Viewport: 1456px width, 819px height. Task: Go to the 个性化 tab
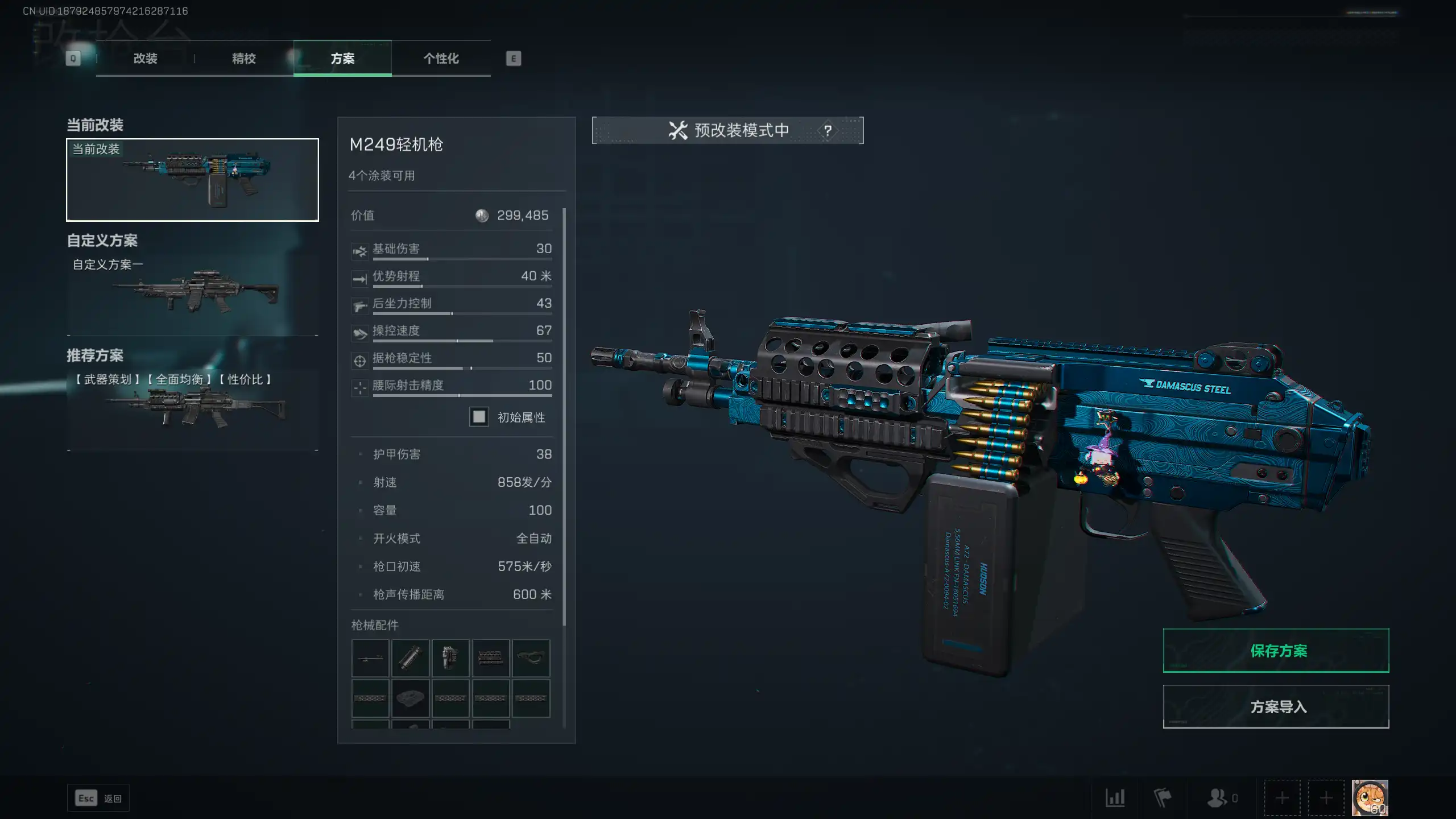(x=441, y=59)
